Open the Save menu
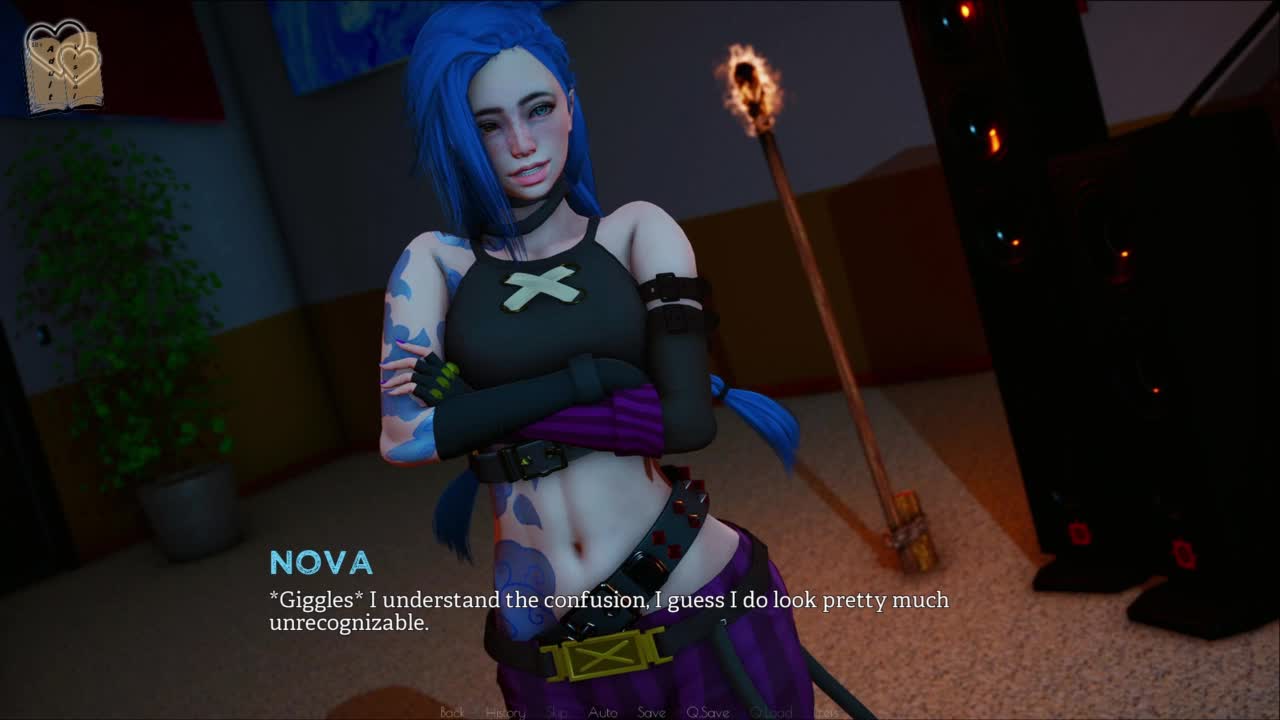This screenshot has width=1280, height=720. click(651, 712)
